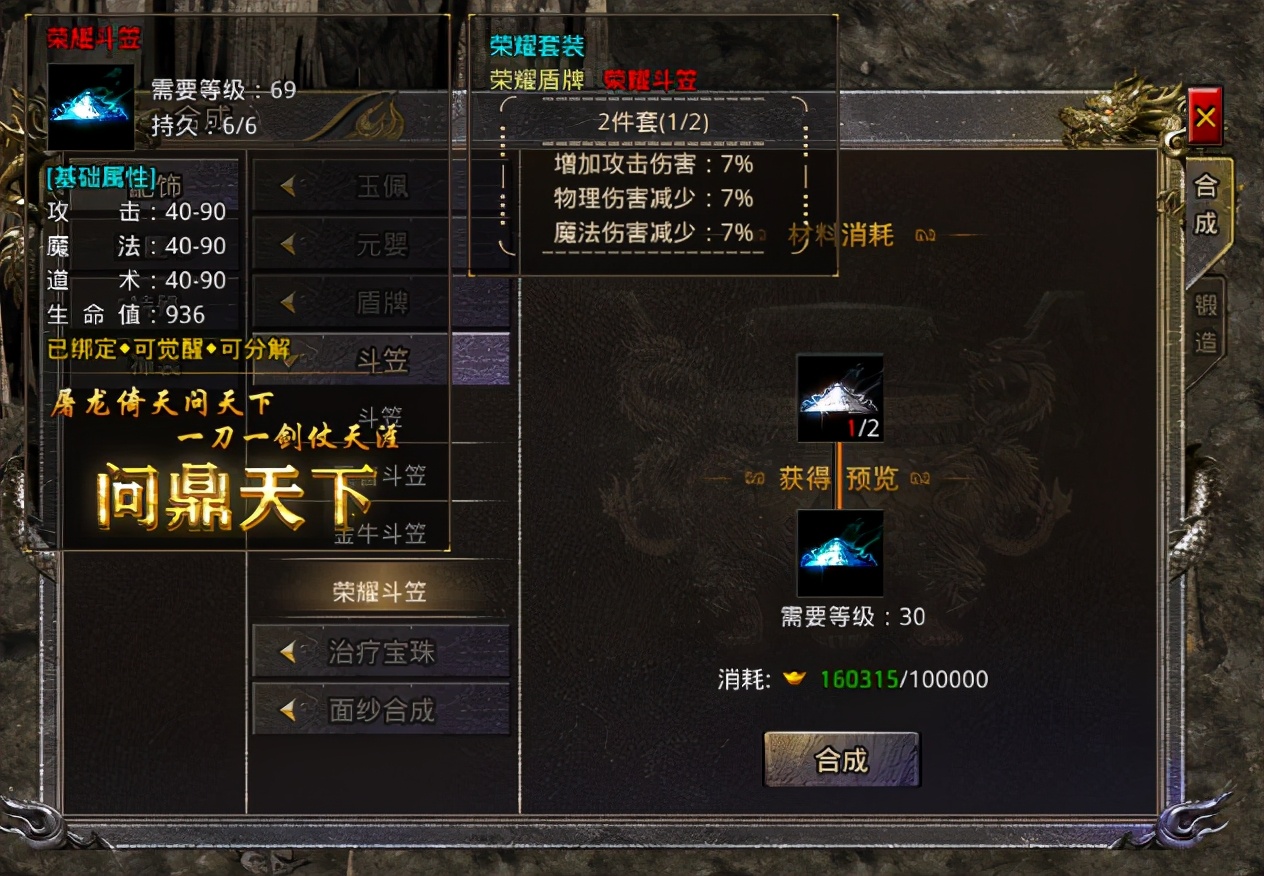Click the 合成 craft button
1264x876 pixels.
pyautogui.click(x=841, y=760)
